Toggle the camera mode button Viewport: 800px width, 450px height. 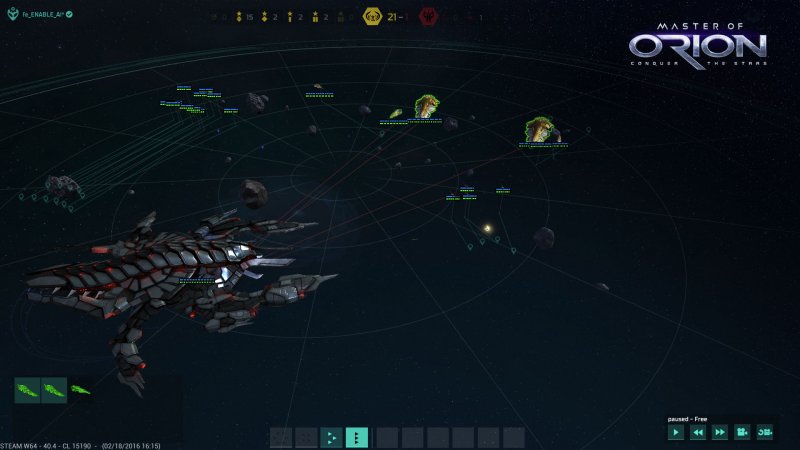point(742,432)
